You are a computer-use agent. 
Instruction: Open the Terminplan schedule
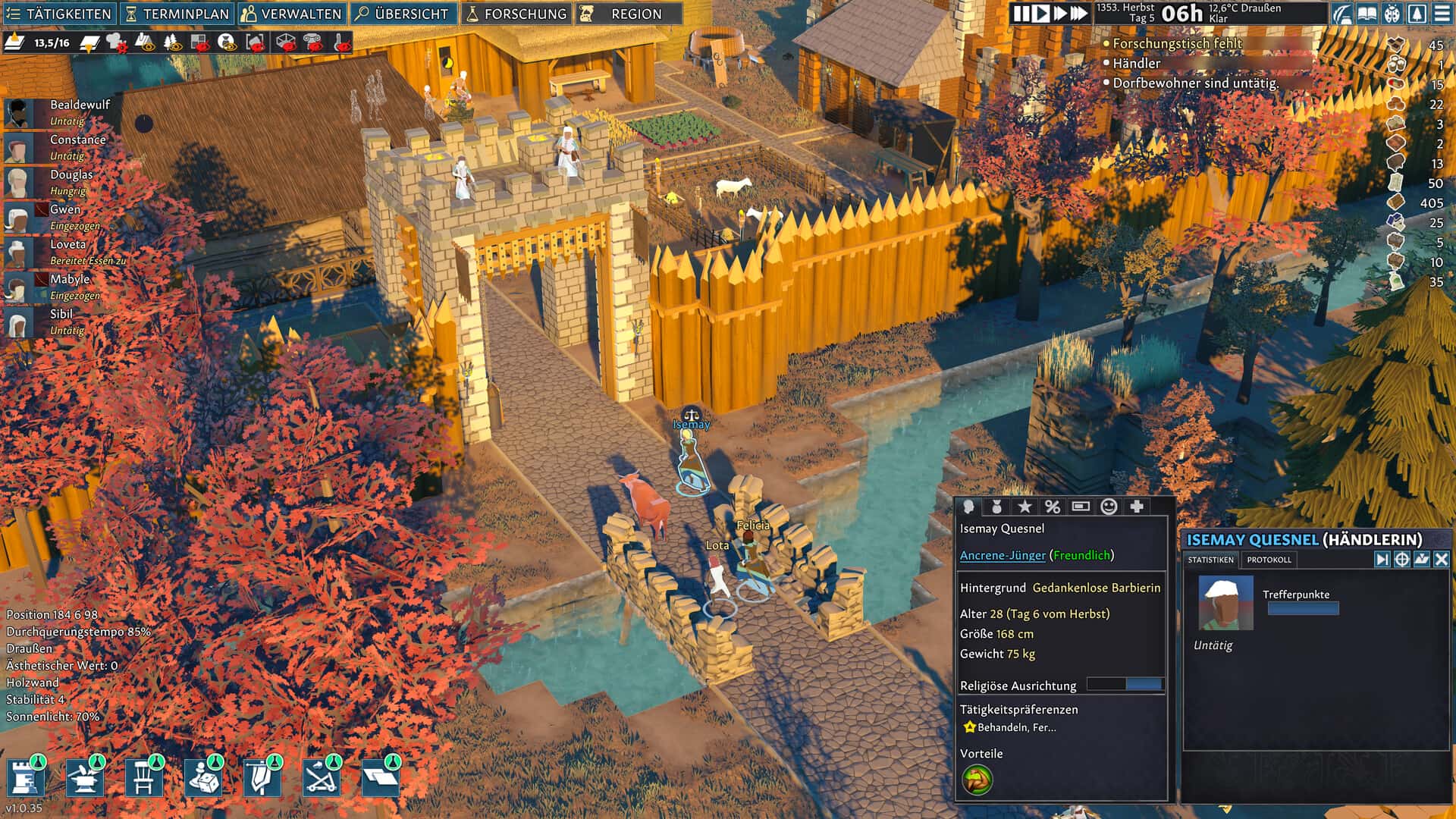[x=177, y=14]
